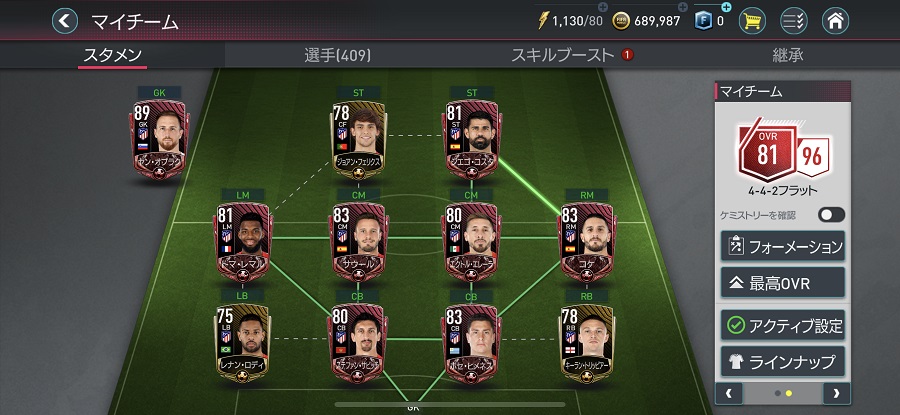Select the 継承 tab
The width and height of the screenshot is (900, 415).
pyautogui.click(x=787, y=55)
